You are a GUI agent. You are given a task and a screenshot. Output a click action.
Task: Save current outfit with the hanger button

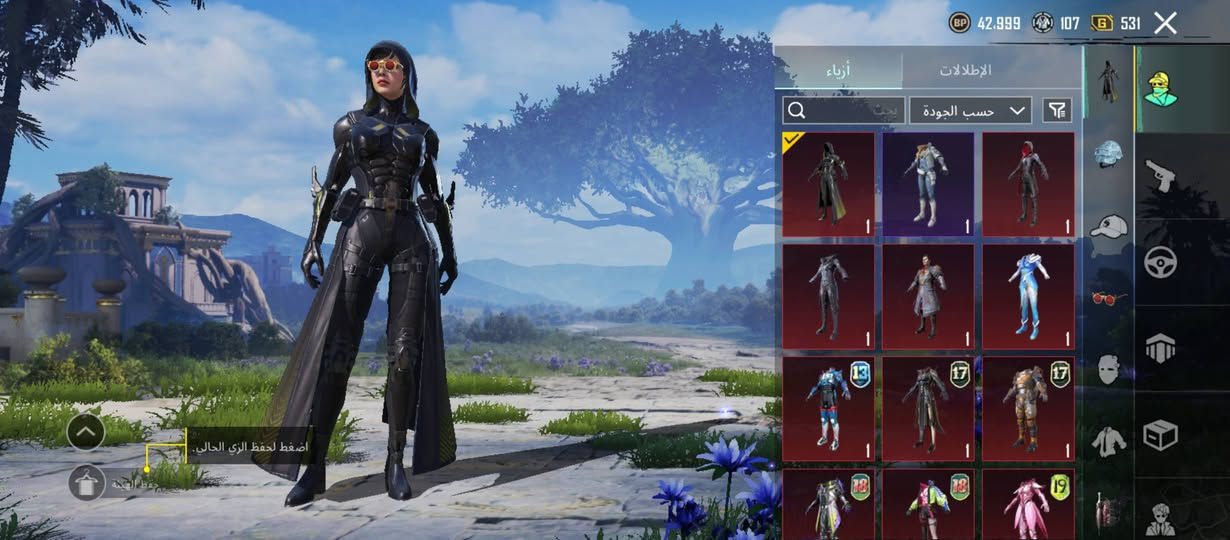point(87,483)
